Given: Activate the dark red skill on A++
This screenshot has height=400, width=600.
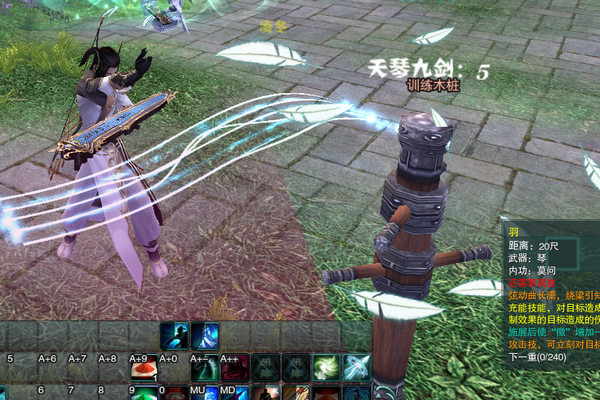Looking at the screenshot, I should tap(235, 367).
